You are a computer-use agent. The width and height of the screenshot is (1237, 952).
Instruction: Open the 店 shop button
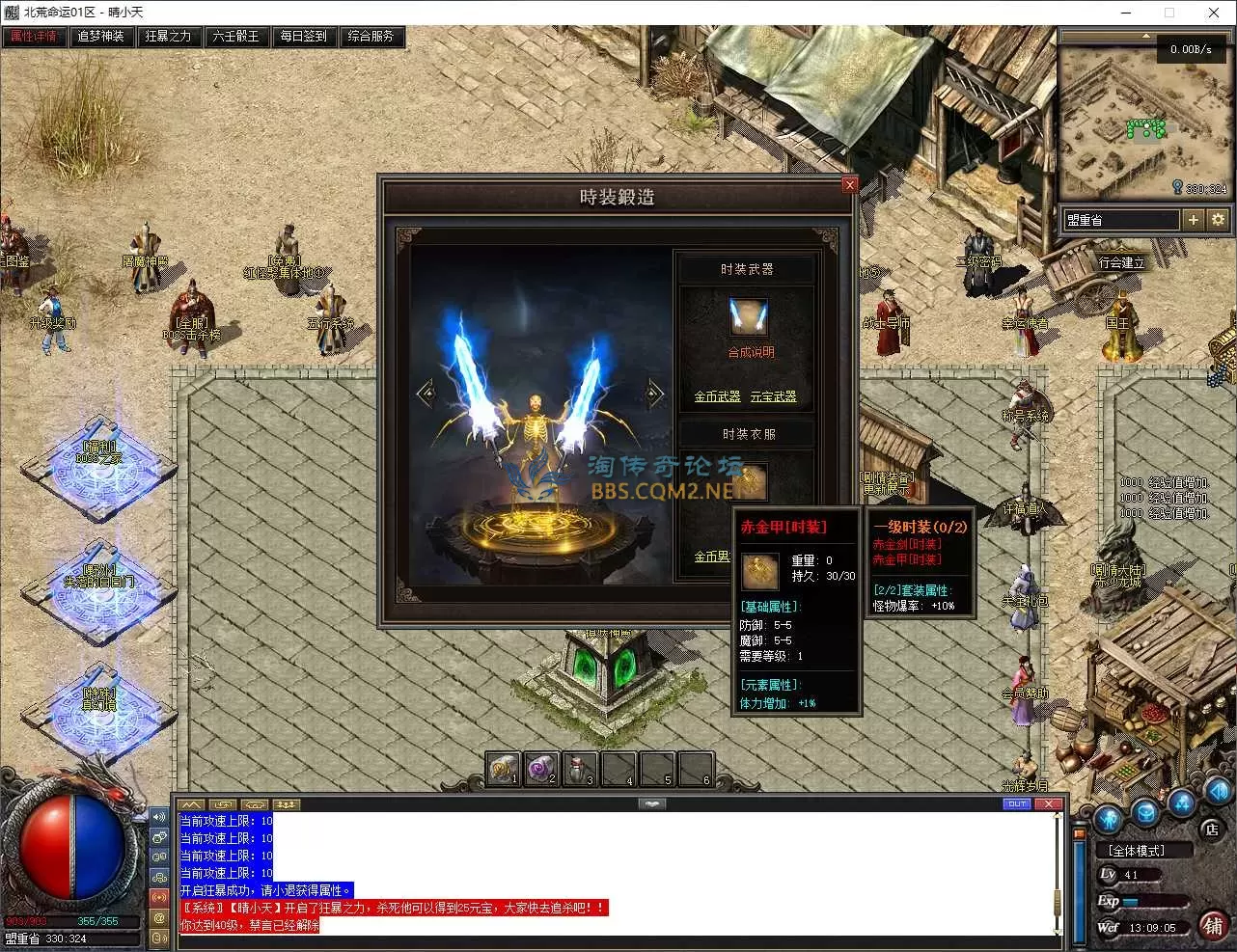[1212, 829]
